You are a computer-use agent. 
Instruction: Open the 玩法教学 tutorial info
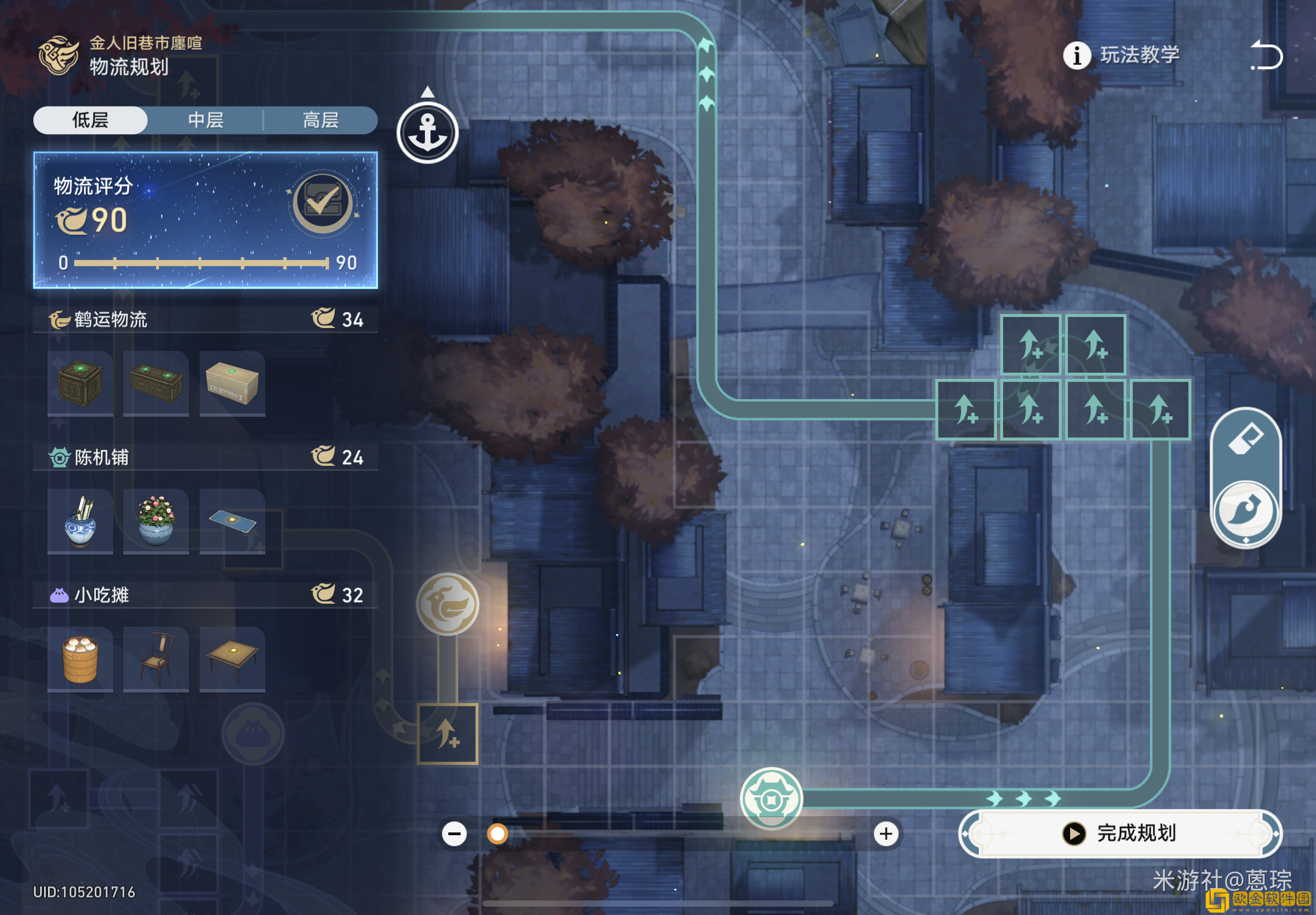tap(1121, 56)
